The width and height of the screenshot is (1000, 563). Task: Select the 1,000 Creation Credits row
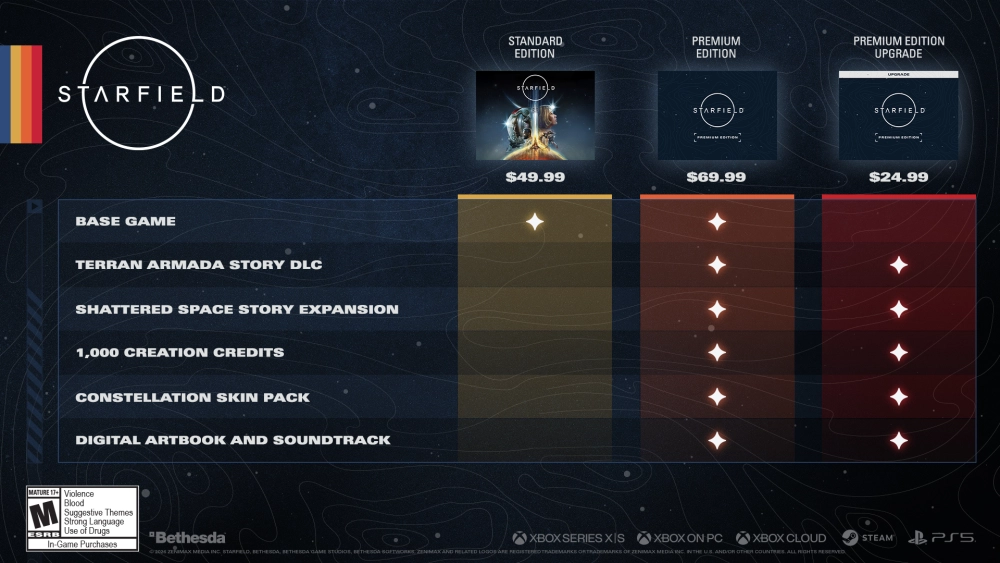click(x=179, y=352)
